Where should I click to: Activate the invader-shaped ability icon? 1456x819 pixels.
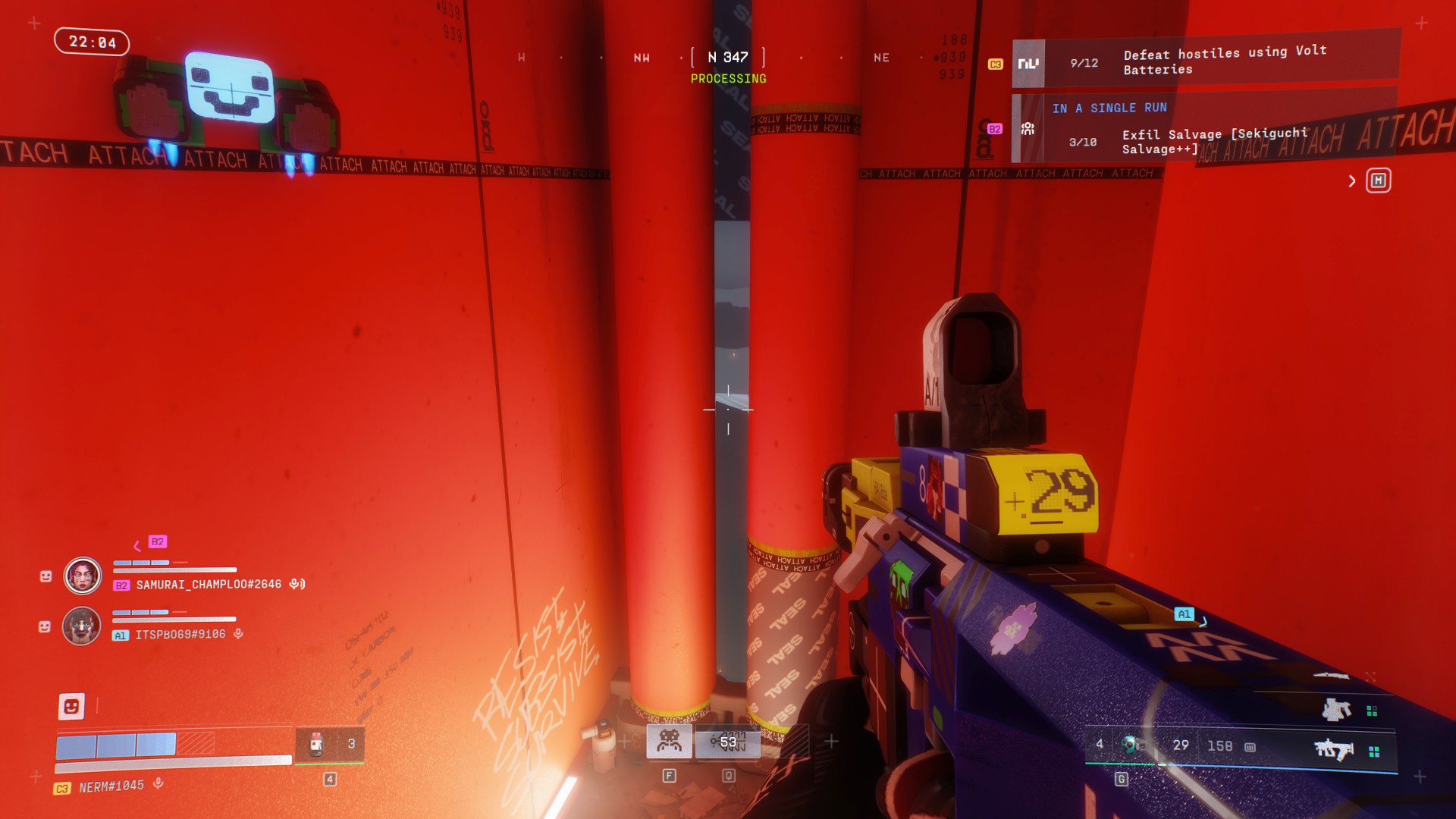point(669,741)
